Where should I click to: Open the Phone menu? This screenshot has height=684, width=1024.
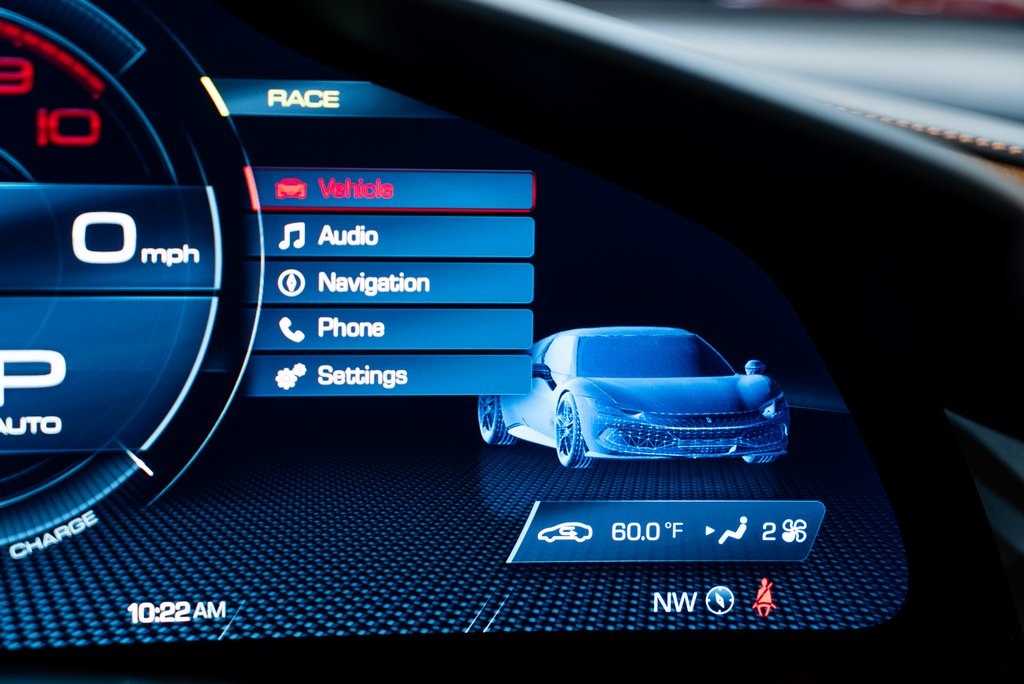(x=390, y=328)
